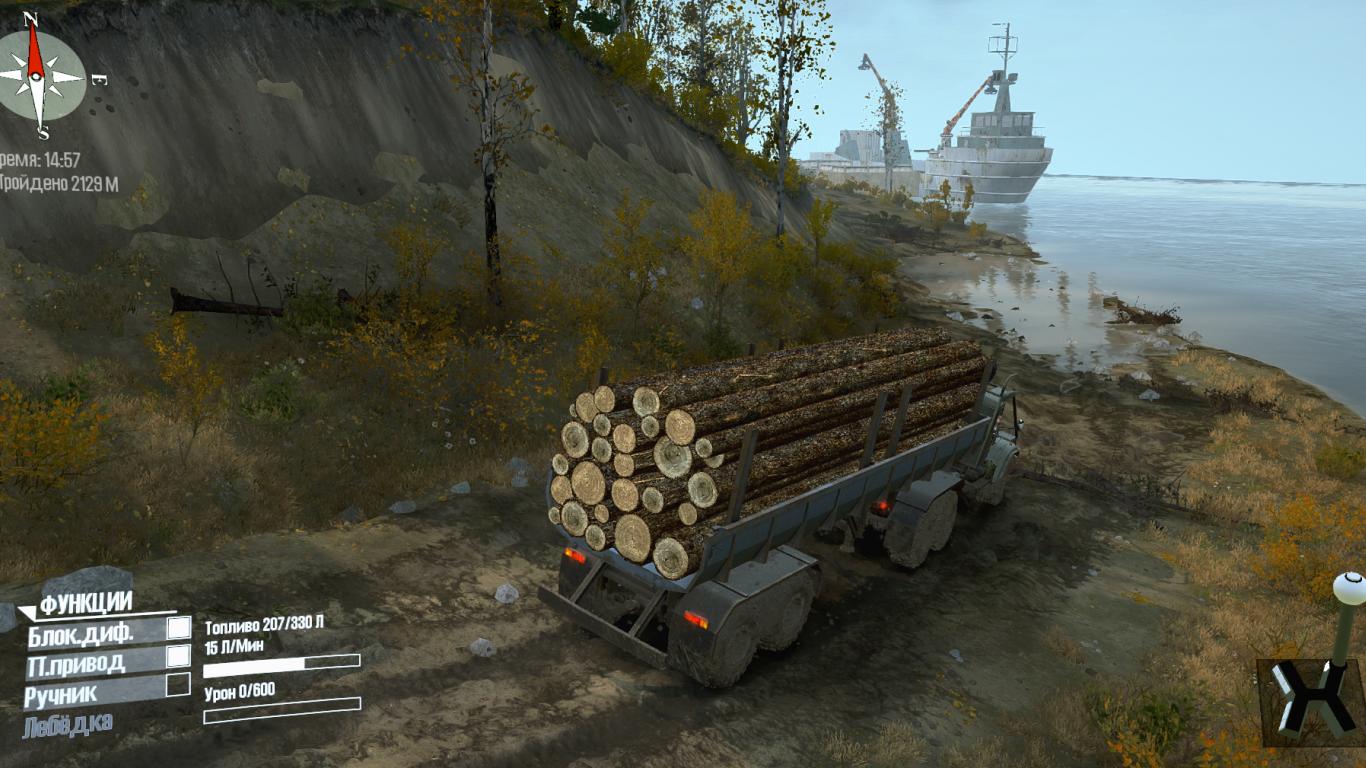Viewport: 1366px width, 768px height.
Task: Click the gearbox shift pattern plate
Action: (x=1309, y=701)
